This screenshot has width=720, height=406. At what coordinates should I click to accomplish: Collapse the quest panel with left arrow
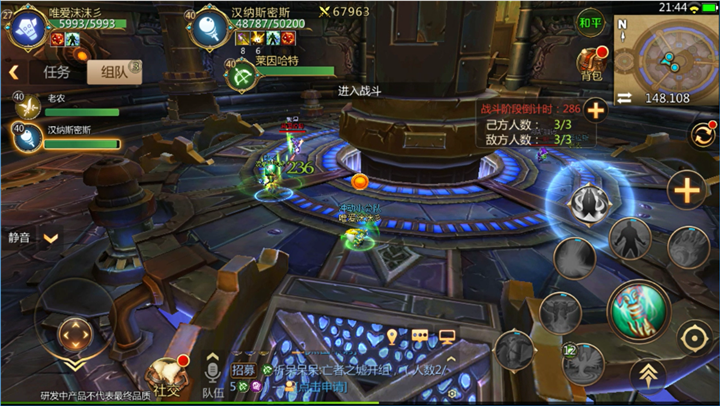point(15,72)
